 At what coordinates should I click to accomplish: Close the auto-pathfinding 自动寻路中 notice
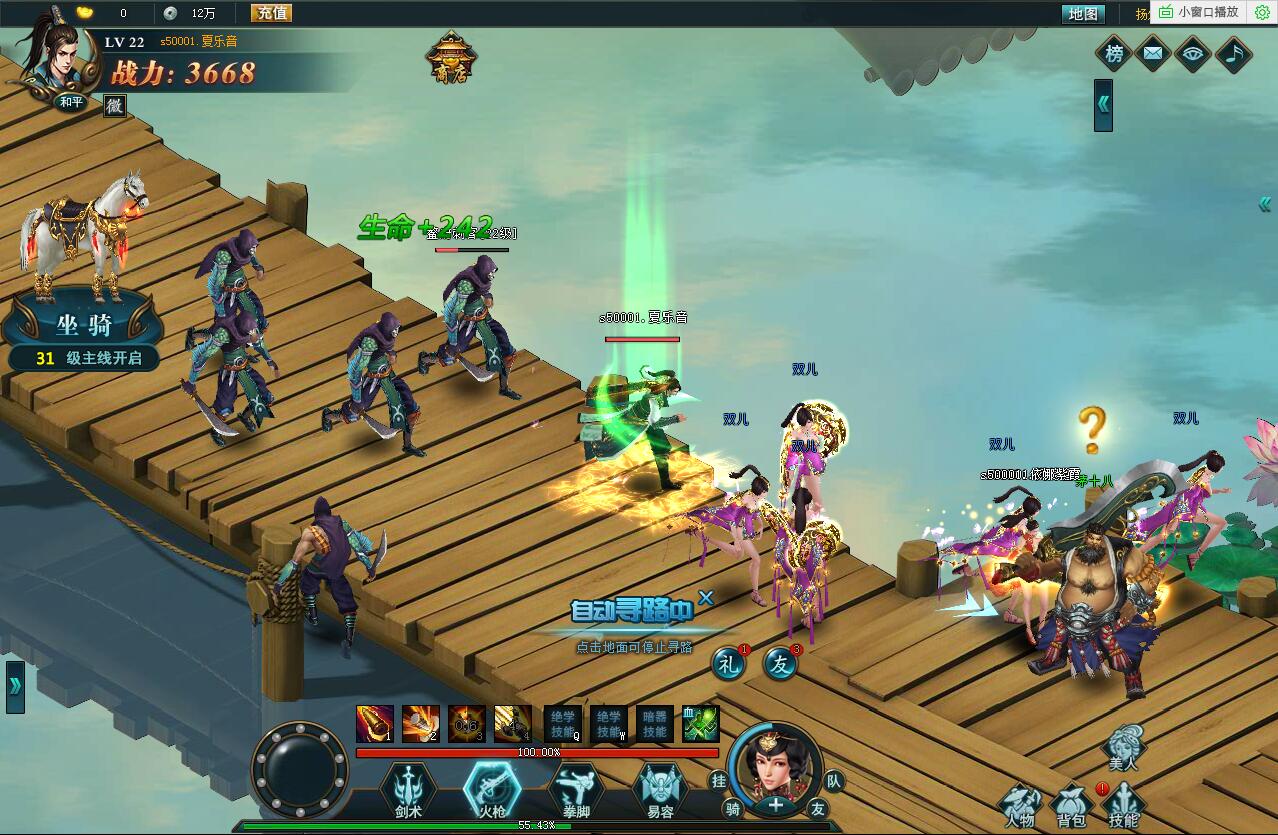(x=706, y=598)
